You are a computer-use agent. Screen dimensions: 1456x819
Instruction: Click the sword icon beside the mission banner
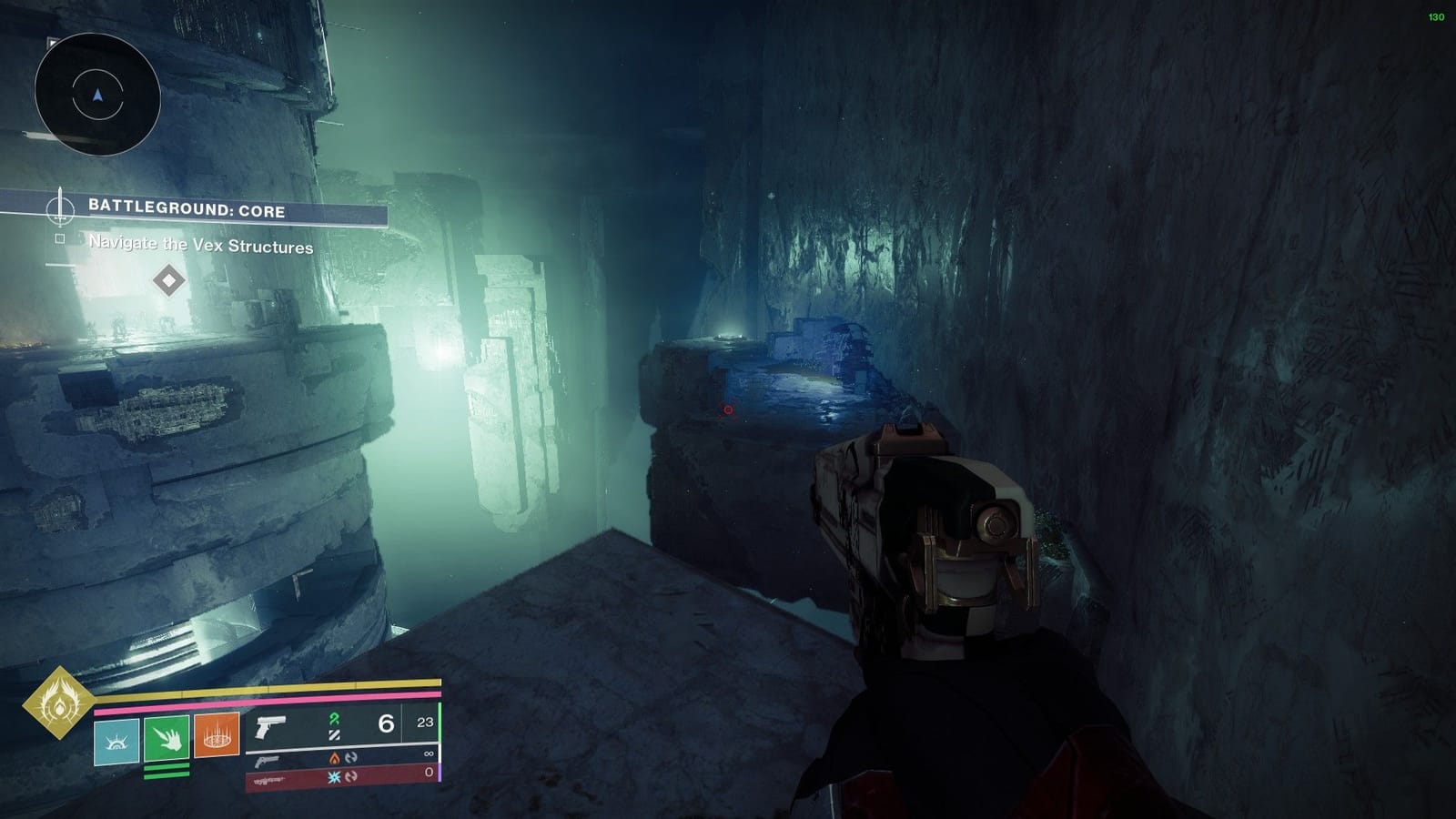point(60,208)
